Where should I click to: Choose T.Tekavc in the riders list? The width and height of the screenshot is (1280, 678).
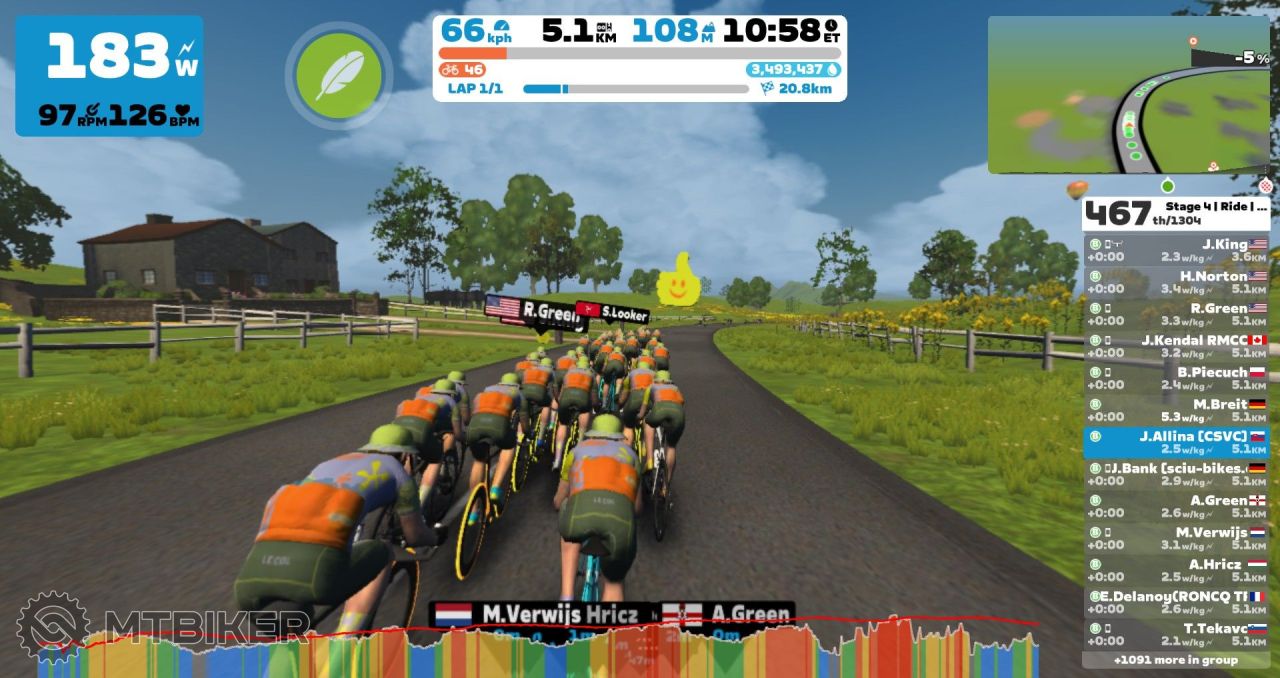(1175, 634)
